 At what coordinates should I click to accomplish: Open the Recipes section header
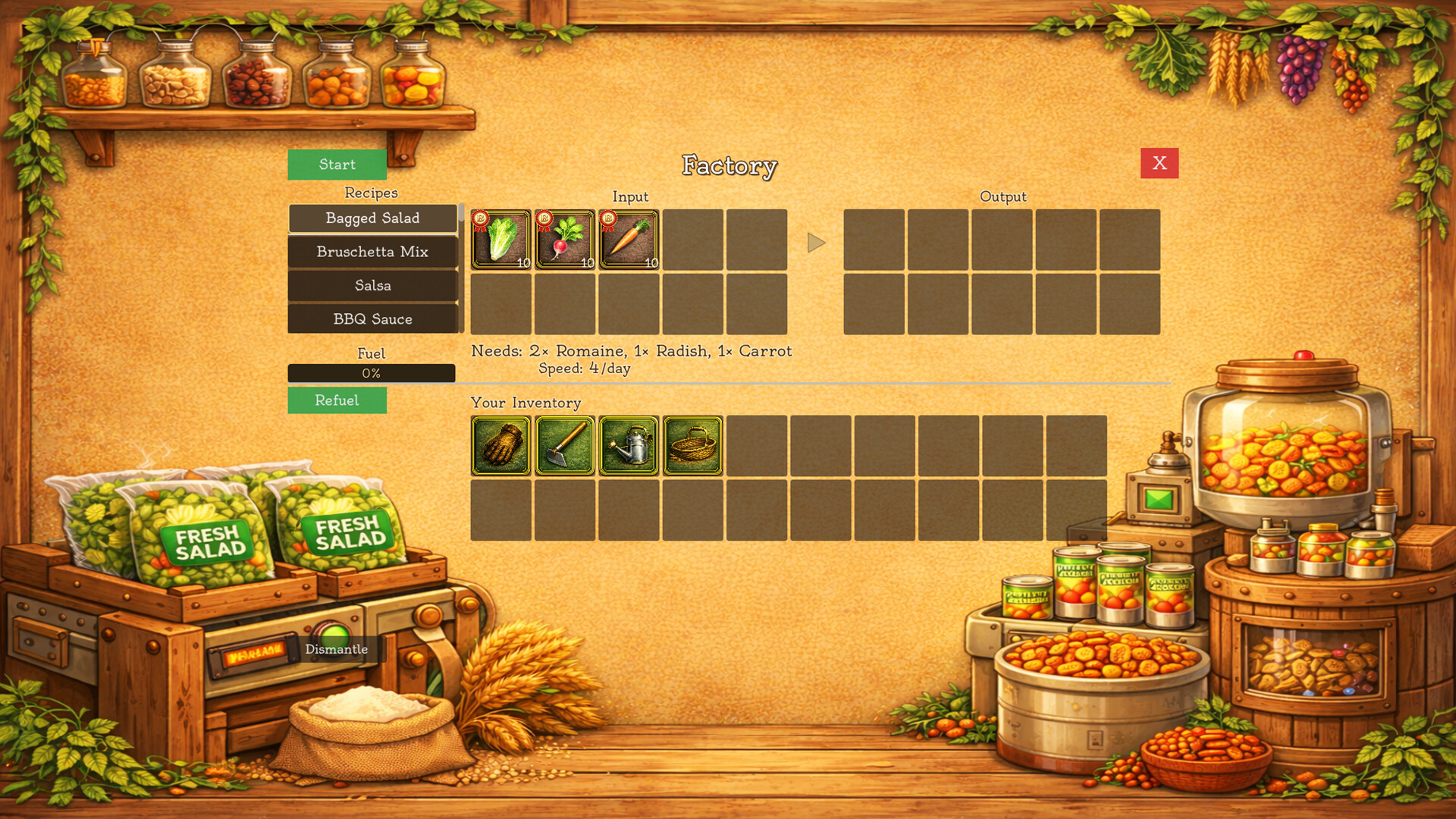pos(372,193)
